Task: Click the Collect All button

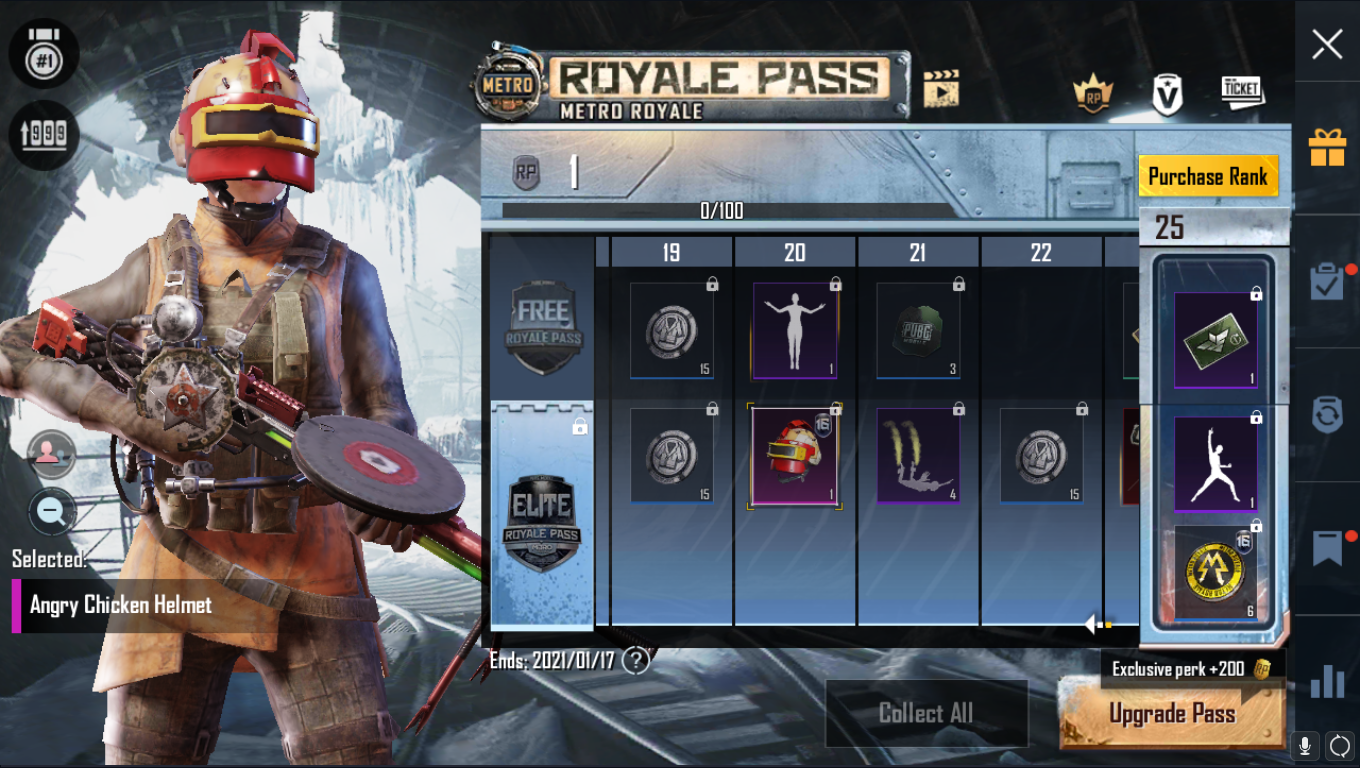Action: pyautogui.click(x=926, y=713)
